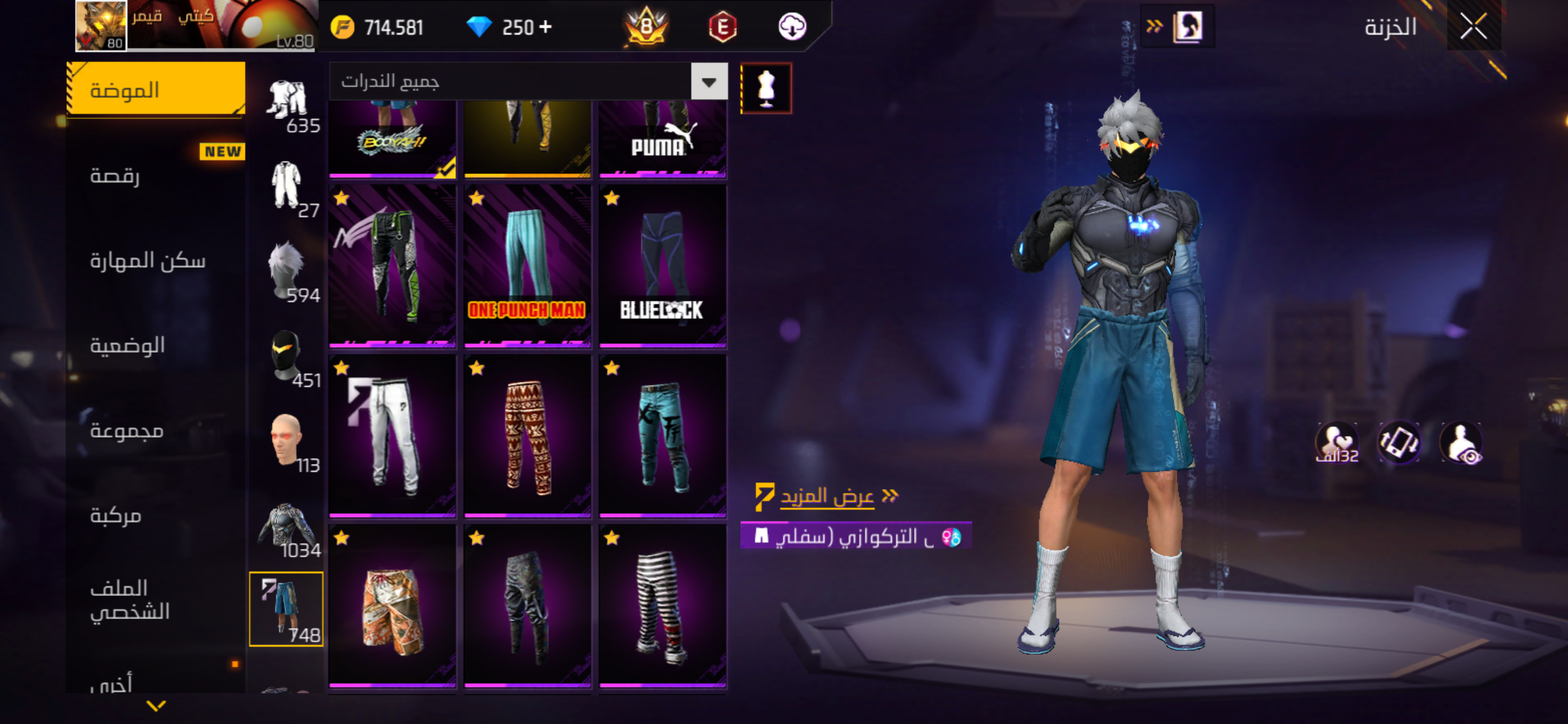1568x724 pixels.
Task: Go to the الوضعية pose tab
Action: tap(127, 346)
